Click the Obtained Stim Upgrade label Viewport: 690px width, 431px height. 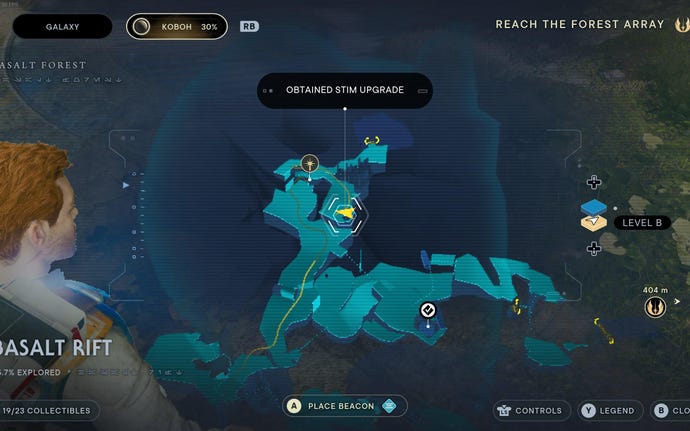tap(345, 90)
